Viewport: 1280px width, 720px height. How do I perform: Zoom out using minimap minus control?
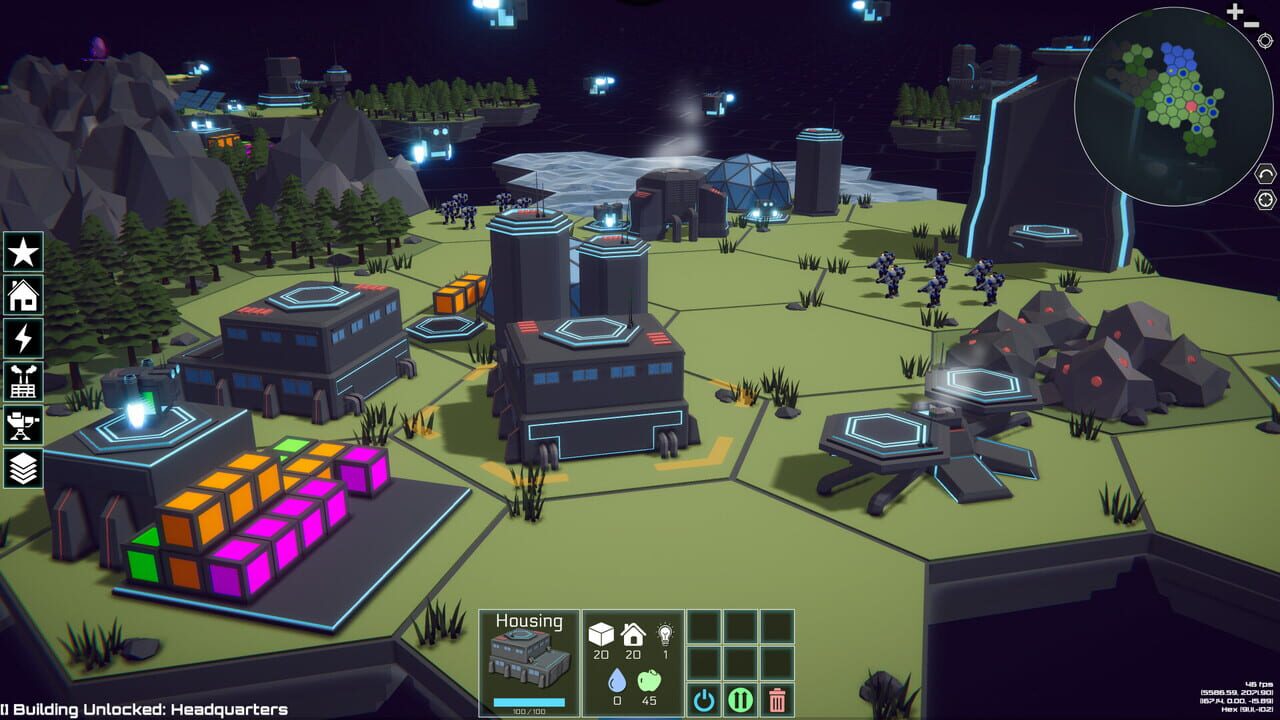pos(1252,24)
